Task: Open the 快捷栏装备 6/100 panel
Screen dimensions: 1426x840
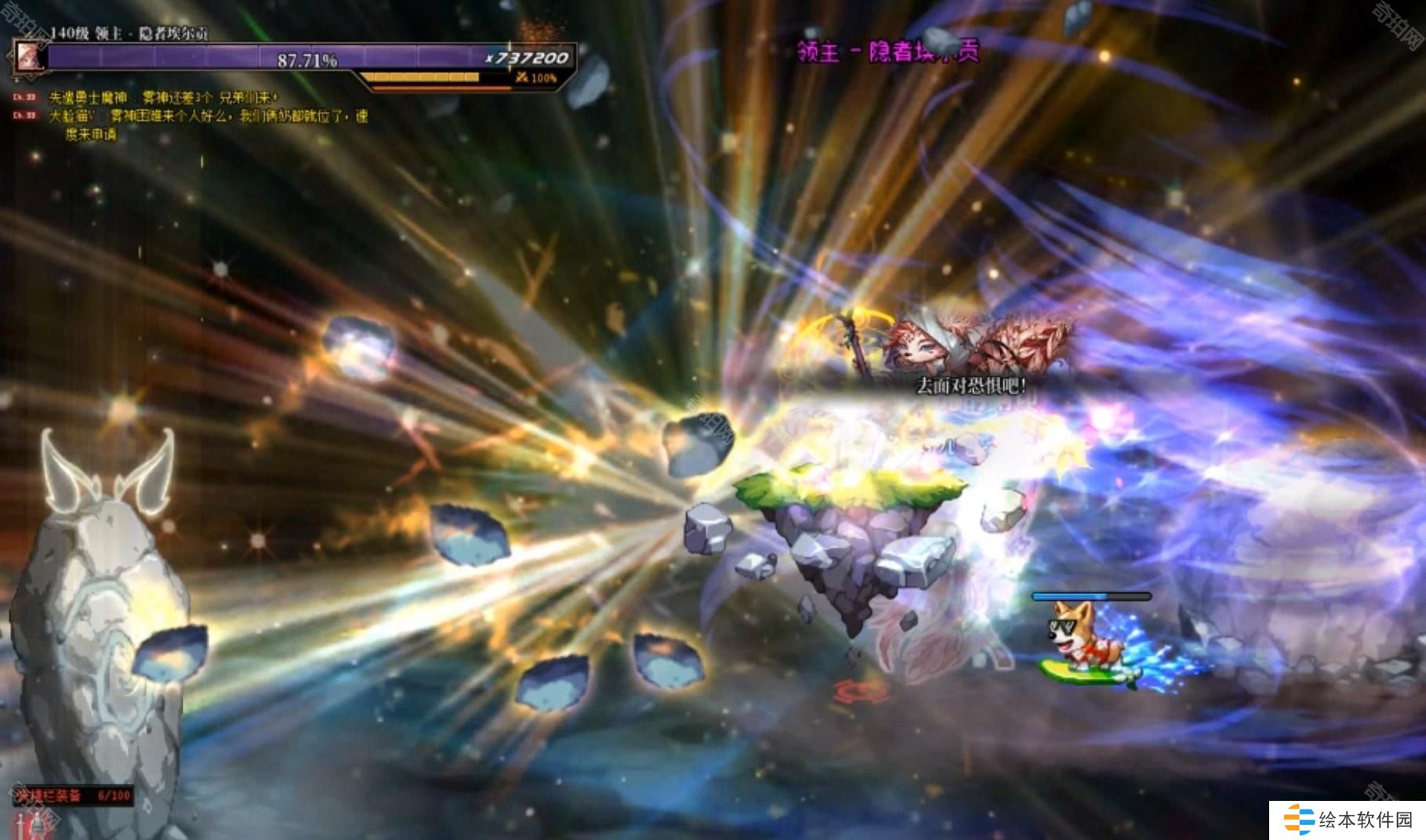Action: (72, 795)
